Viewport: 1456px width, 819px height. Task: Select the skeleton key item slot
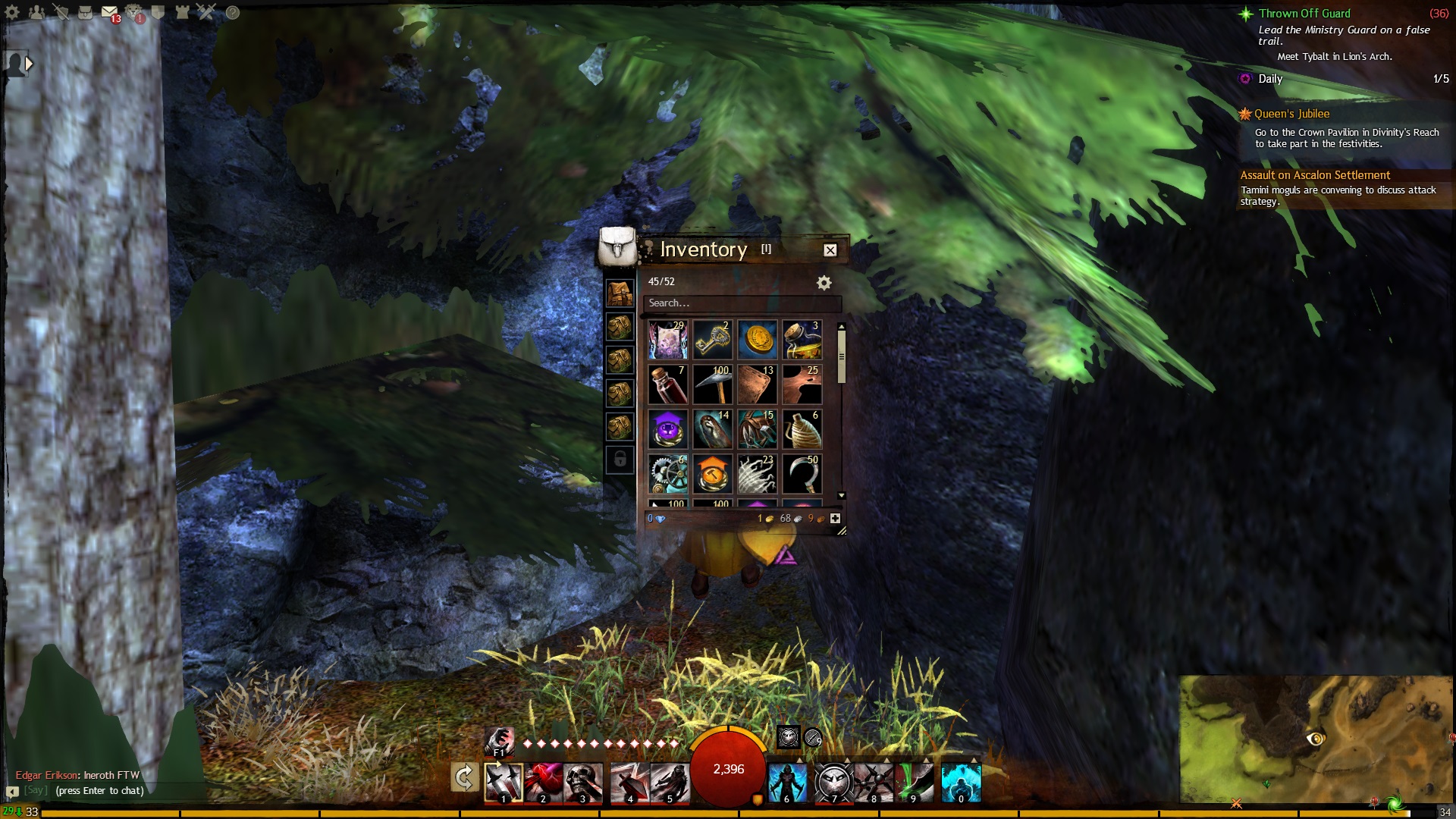[712, 339]
